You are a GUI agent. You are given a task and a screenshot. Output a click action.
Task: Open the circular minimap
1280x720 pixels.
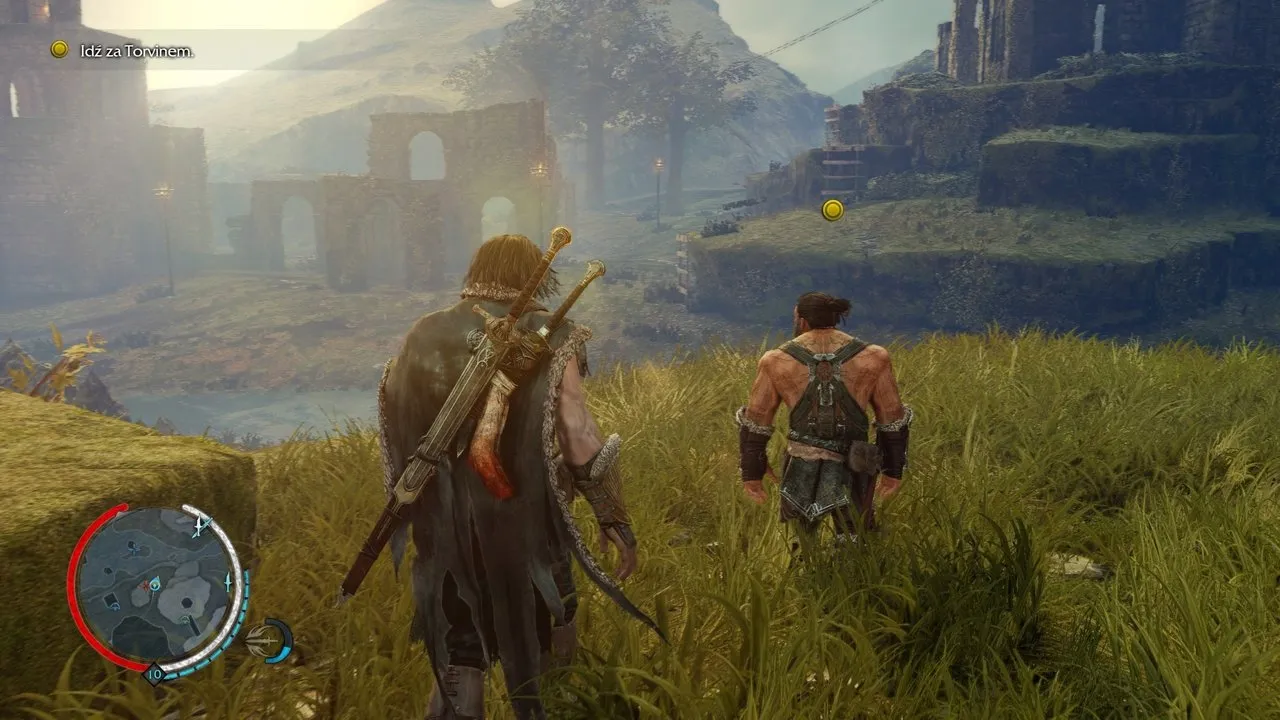point(155,589)
